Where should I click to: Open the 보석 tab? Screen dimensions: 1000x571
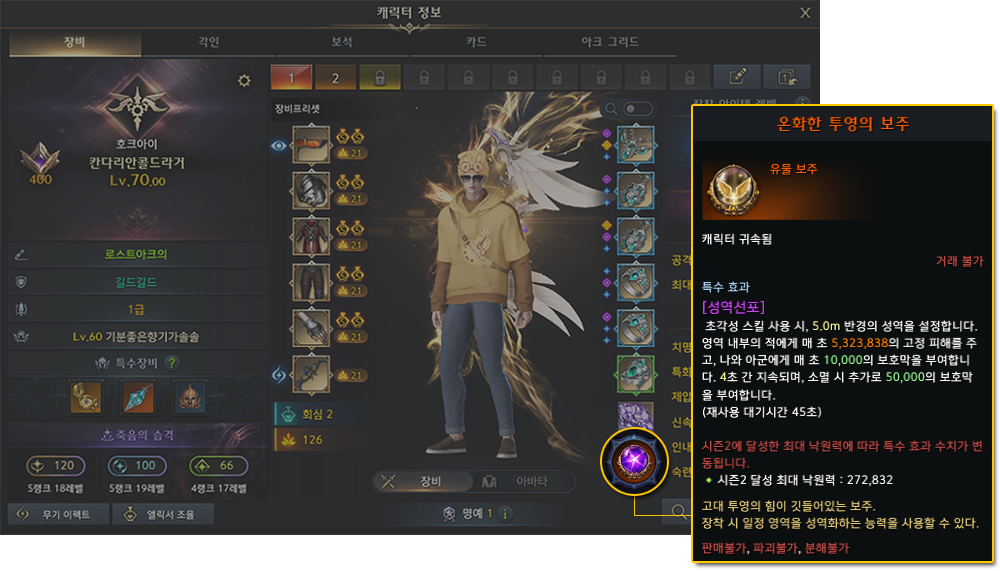tap(342, 43)
